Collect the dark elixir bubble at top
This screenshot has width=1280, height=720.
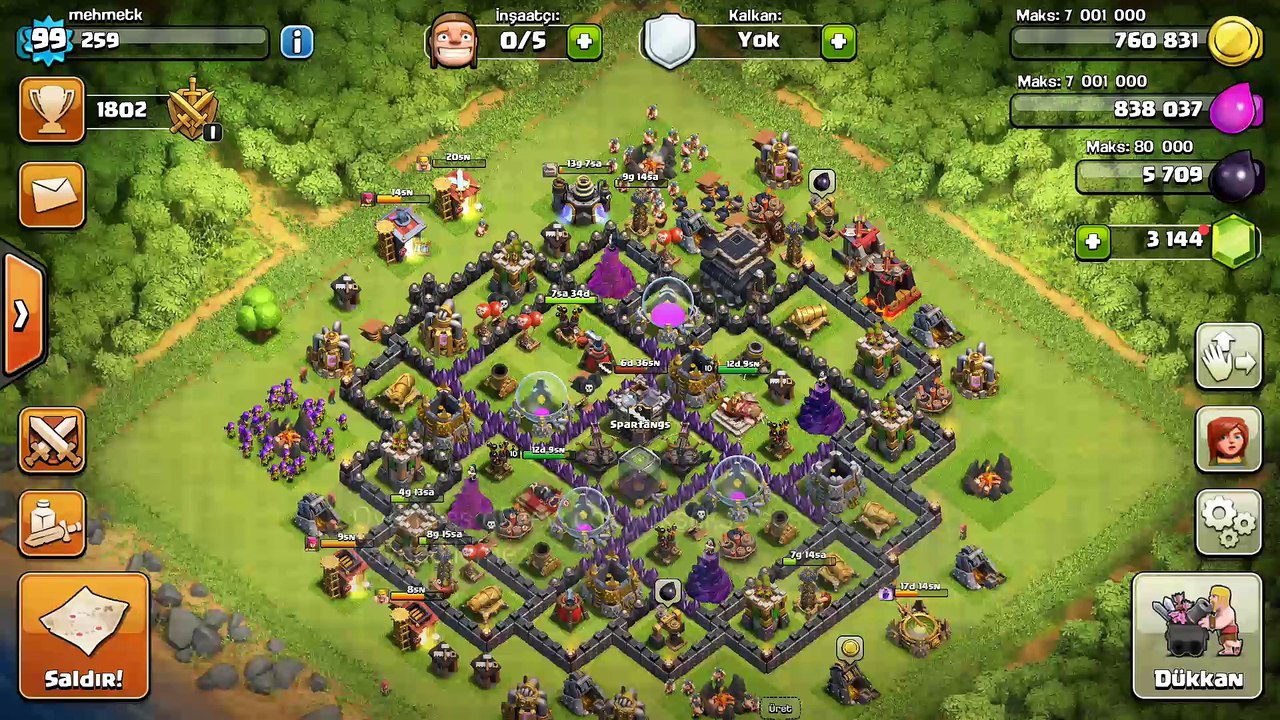tap(821, 181)
